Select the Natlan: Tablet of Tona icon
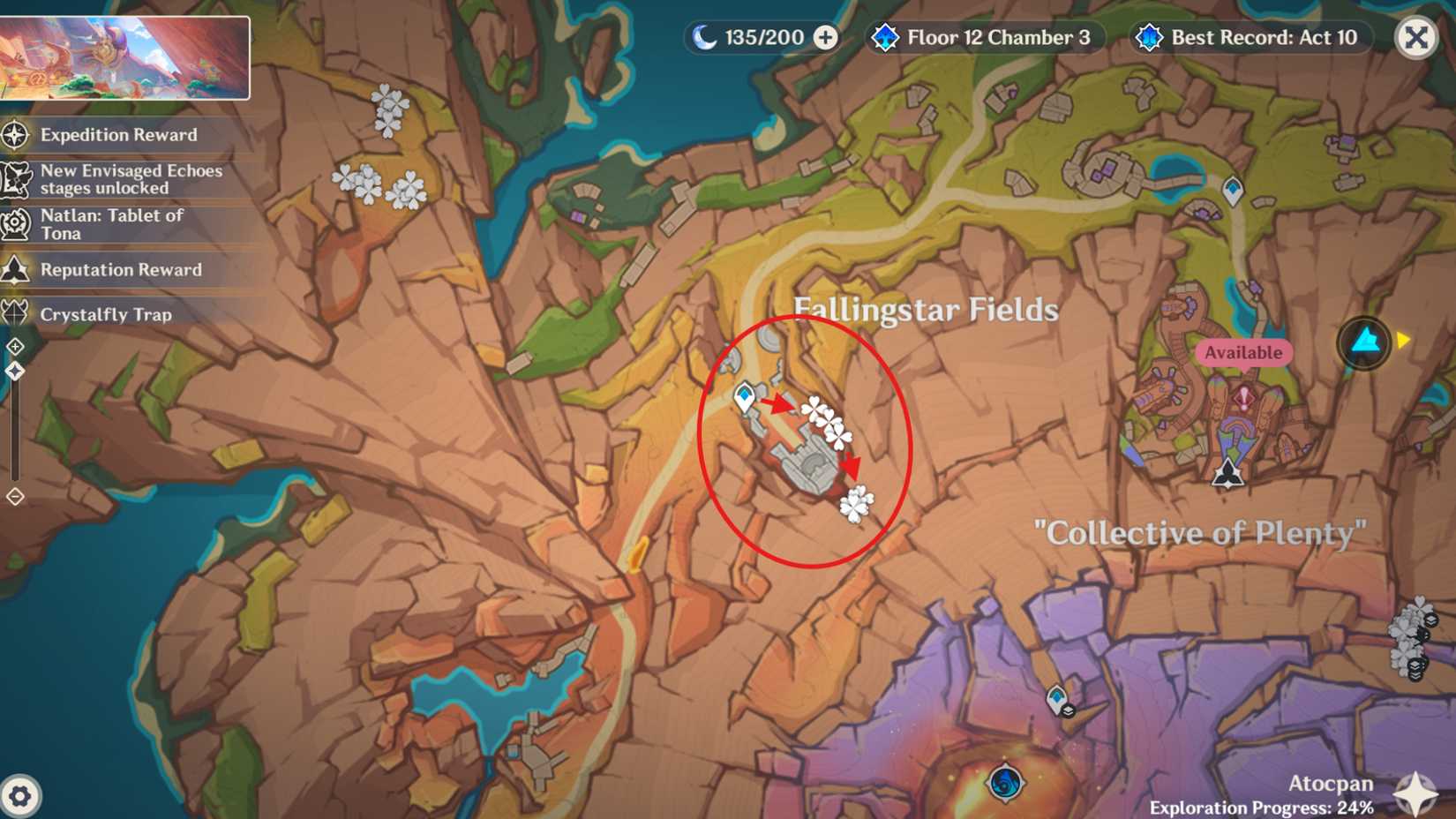This screenshot has width=1456, height=819. coord(15,223)
